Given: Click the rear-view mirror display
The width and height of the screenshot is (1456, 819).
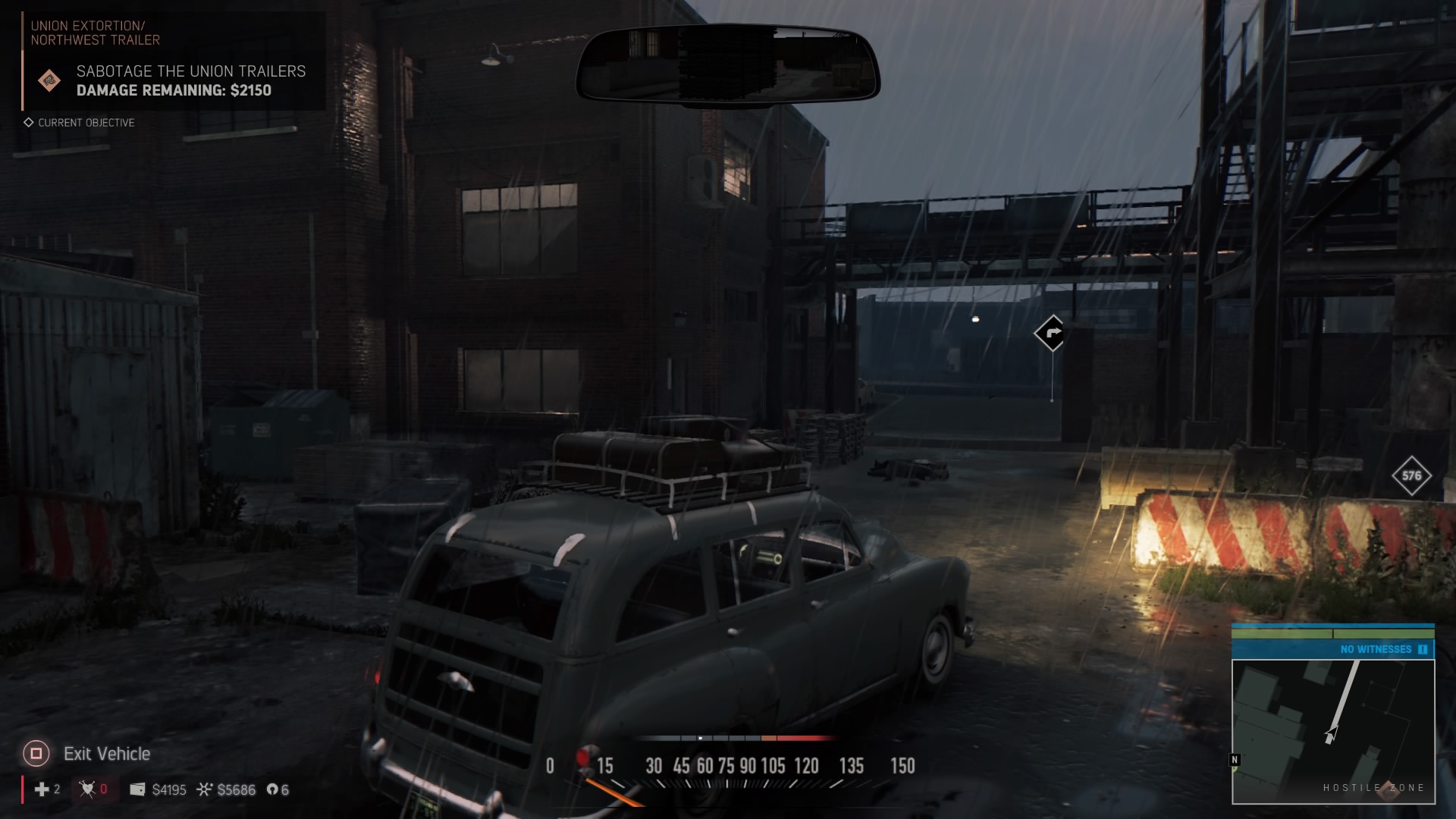Looking at the screenshot, I should tap(727, 65).
